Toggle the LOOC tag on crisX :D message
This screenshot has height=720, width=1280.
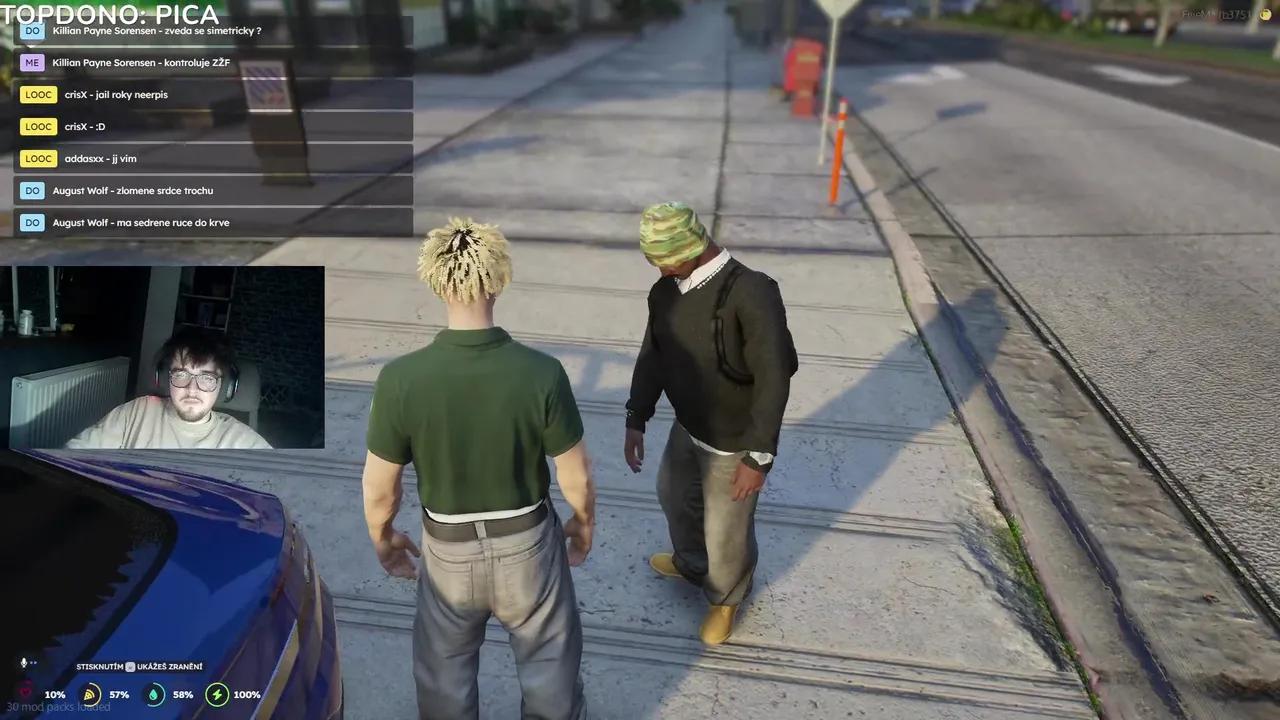coord(38,126)
